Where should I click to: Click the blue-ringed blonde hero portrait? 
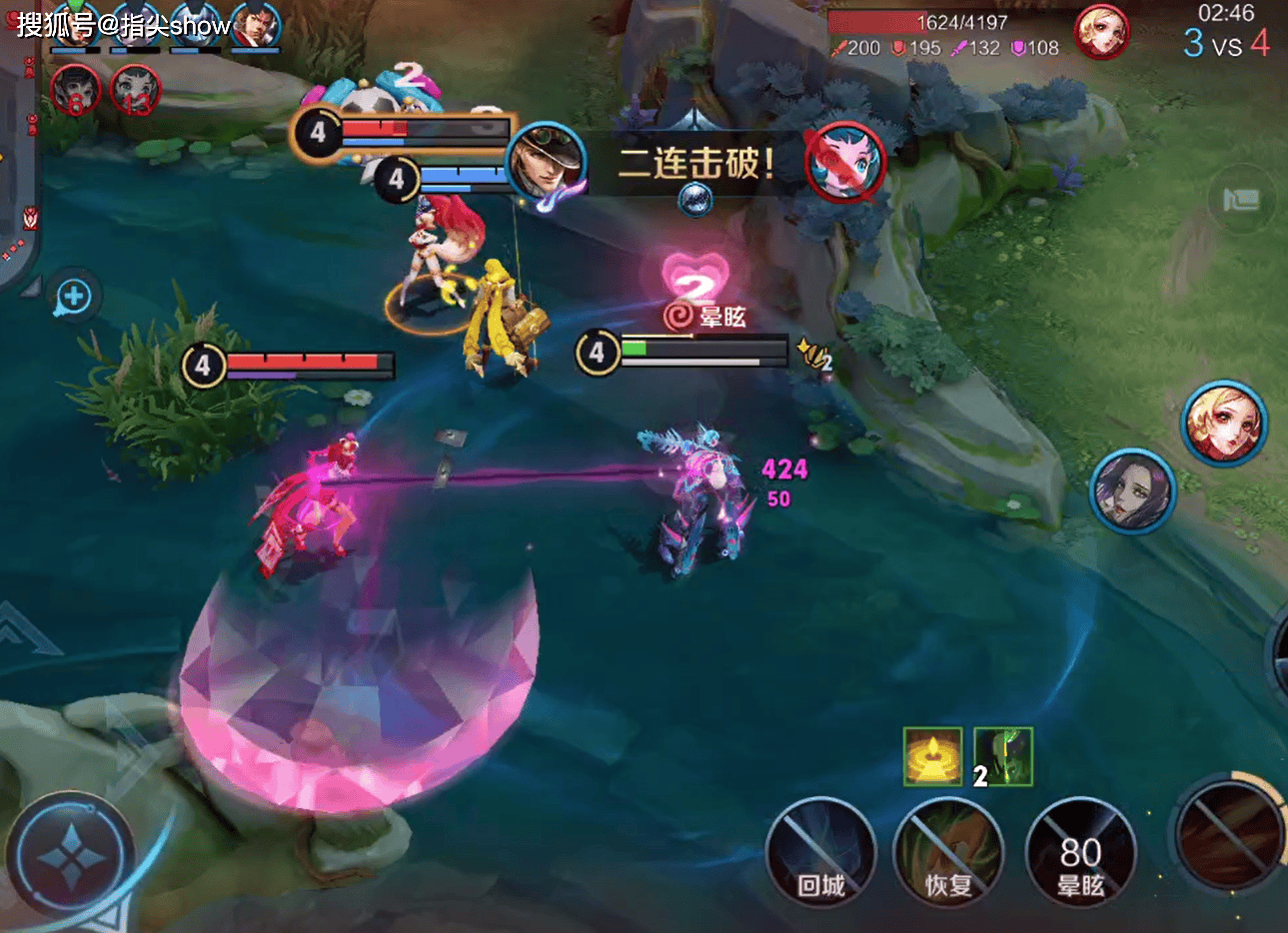coord(1224,423)
